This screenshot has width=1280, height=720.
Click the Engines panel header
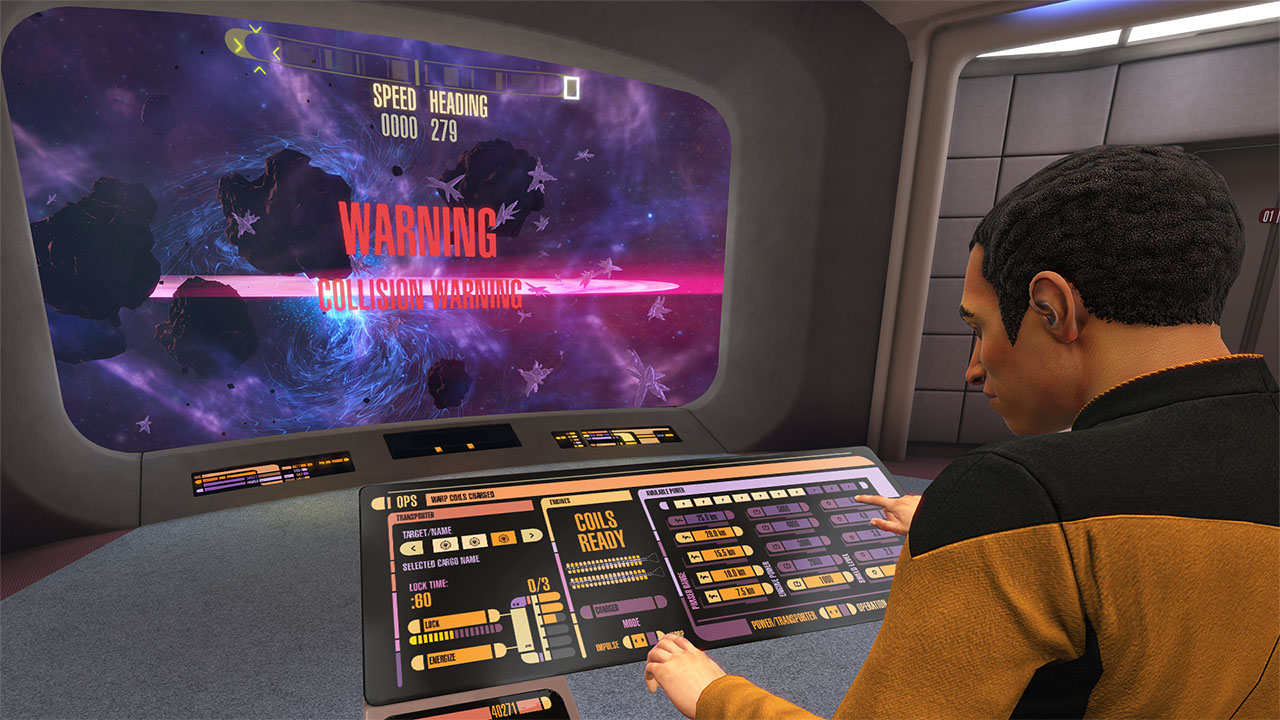tap(561, 499)
